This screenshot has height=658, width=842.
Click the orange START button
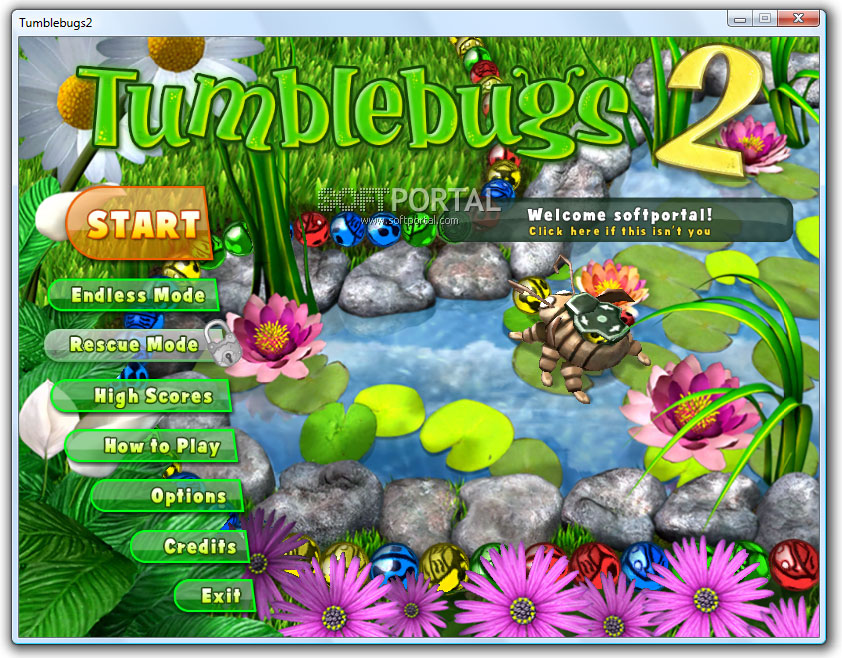click(x=142, y=223)
